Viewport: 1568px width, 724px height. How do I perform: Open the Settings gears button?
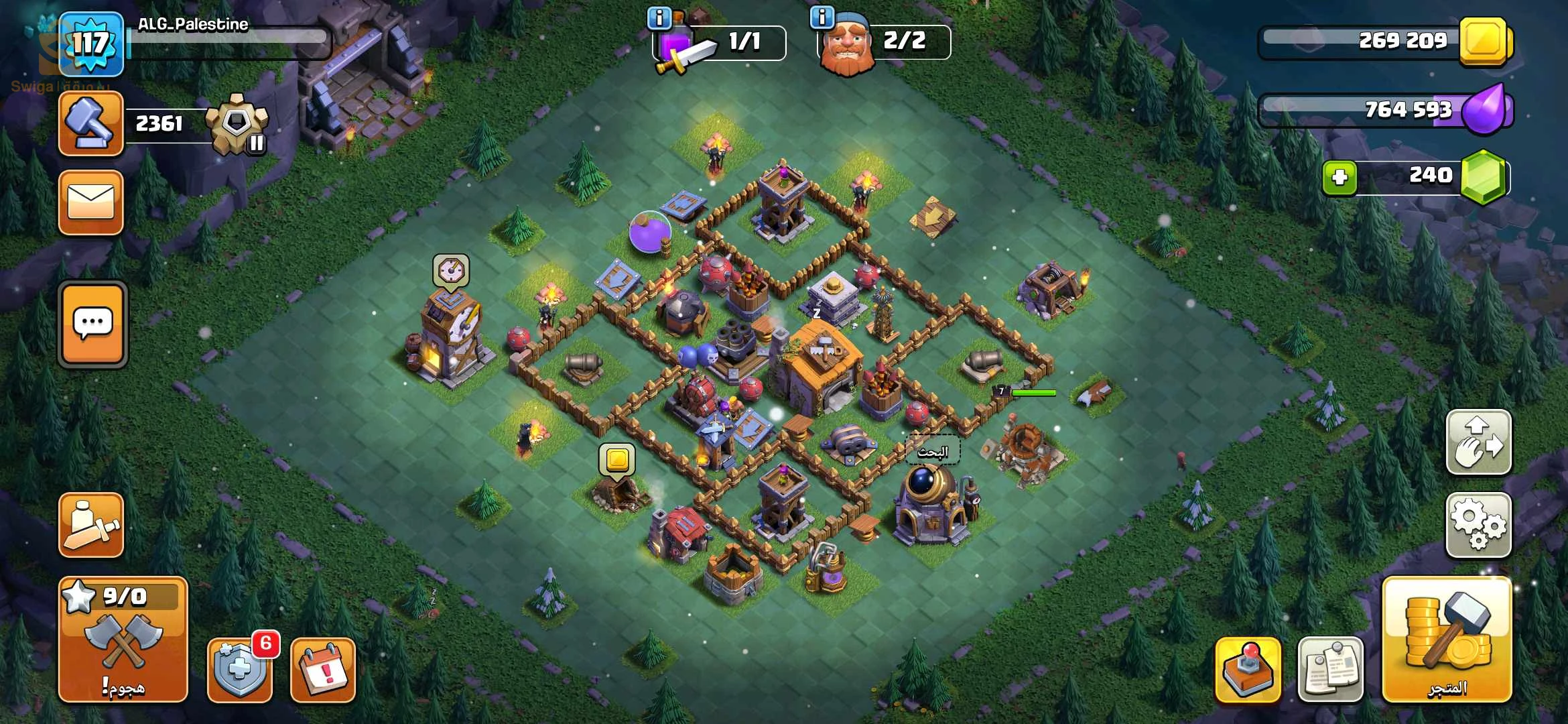[x=1478, y=525]
